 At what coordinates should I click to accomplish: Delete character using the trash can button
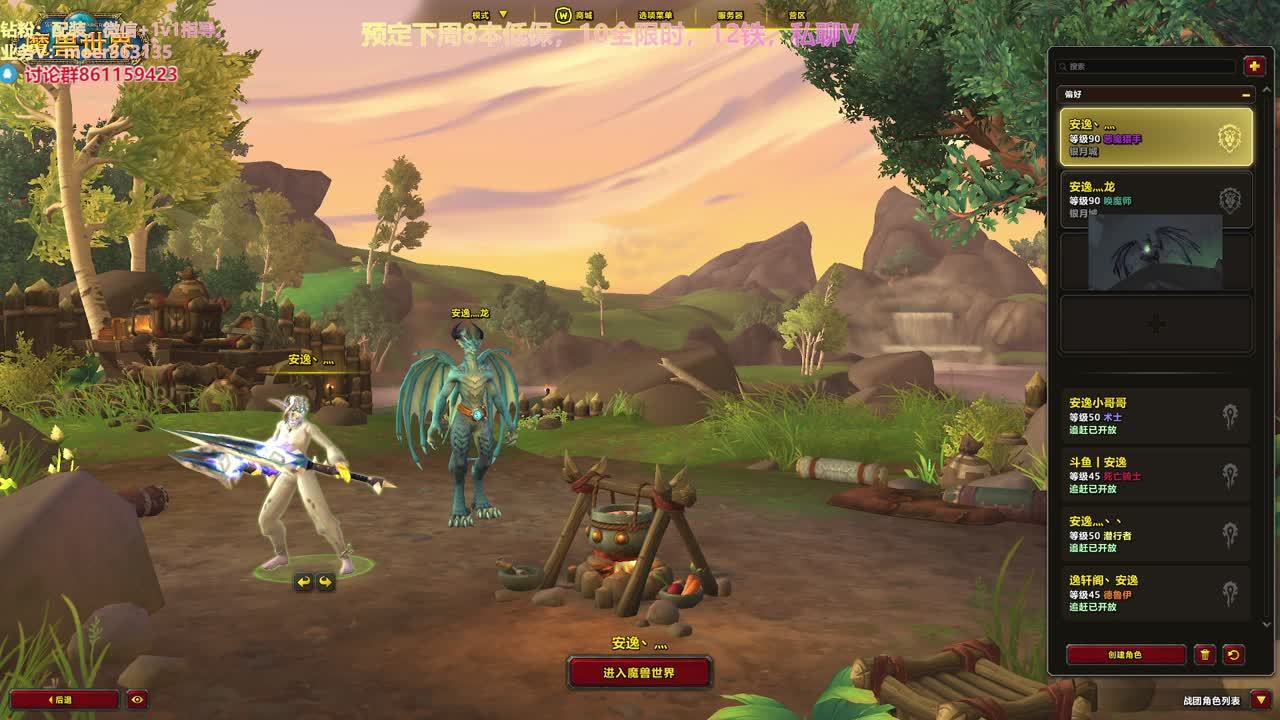(x=1205, y=655)
